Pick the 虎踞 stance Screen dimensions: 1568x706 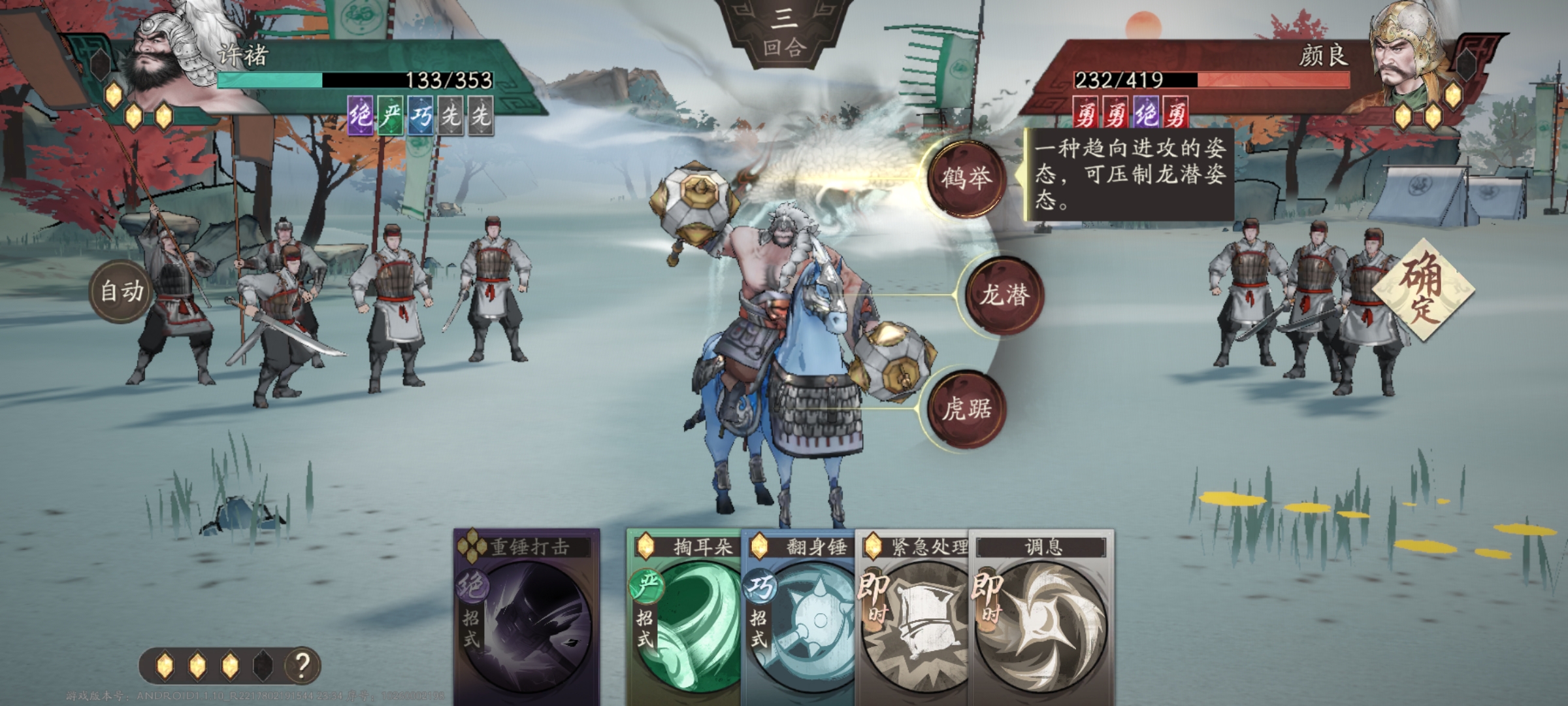click(x=966, y=410)
